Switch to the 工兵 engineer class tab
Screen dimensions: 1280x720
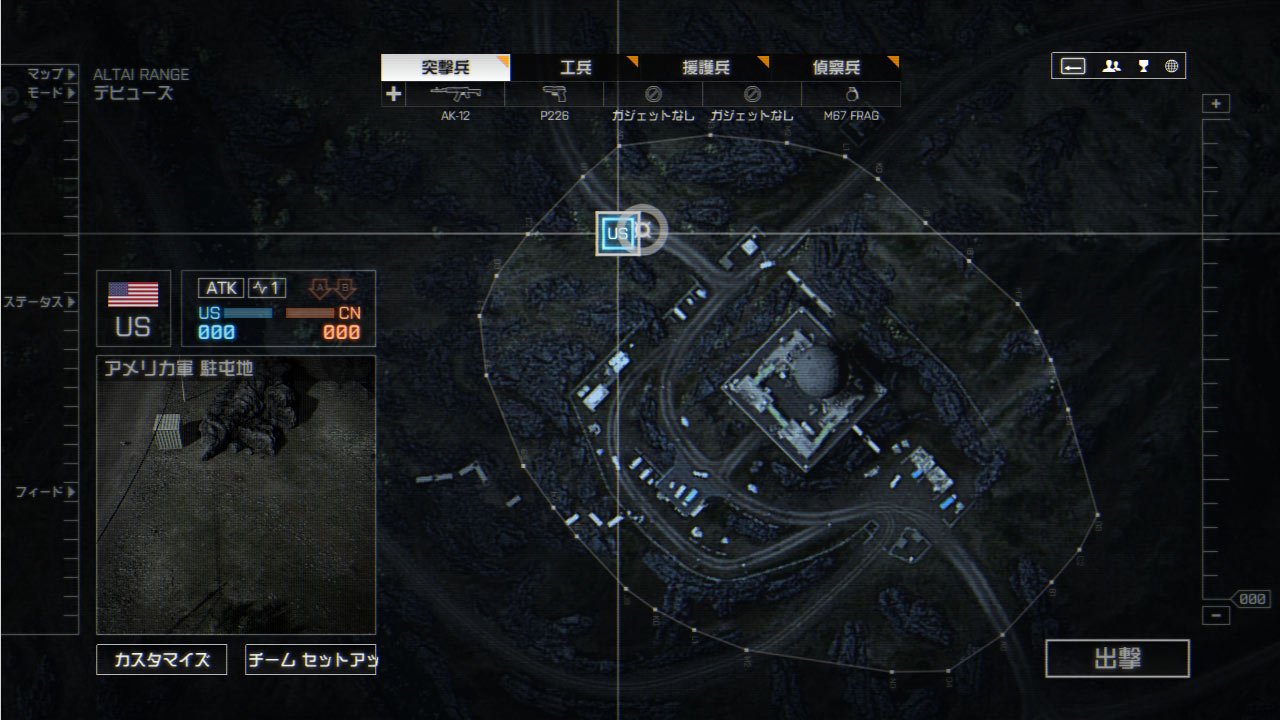575,68
